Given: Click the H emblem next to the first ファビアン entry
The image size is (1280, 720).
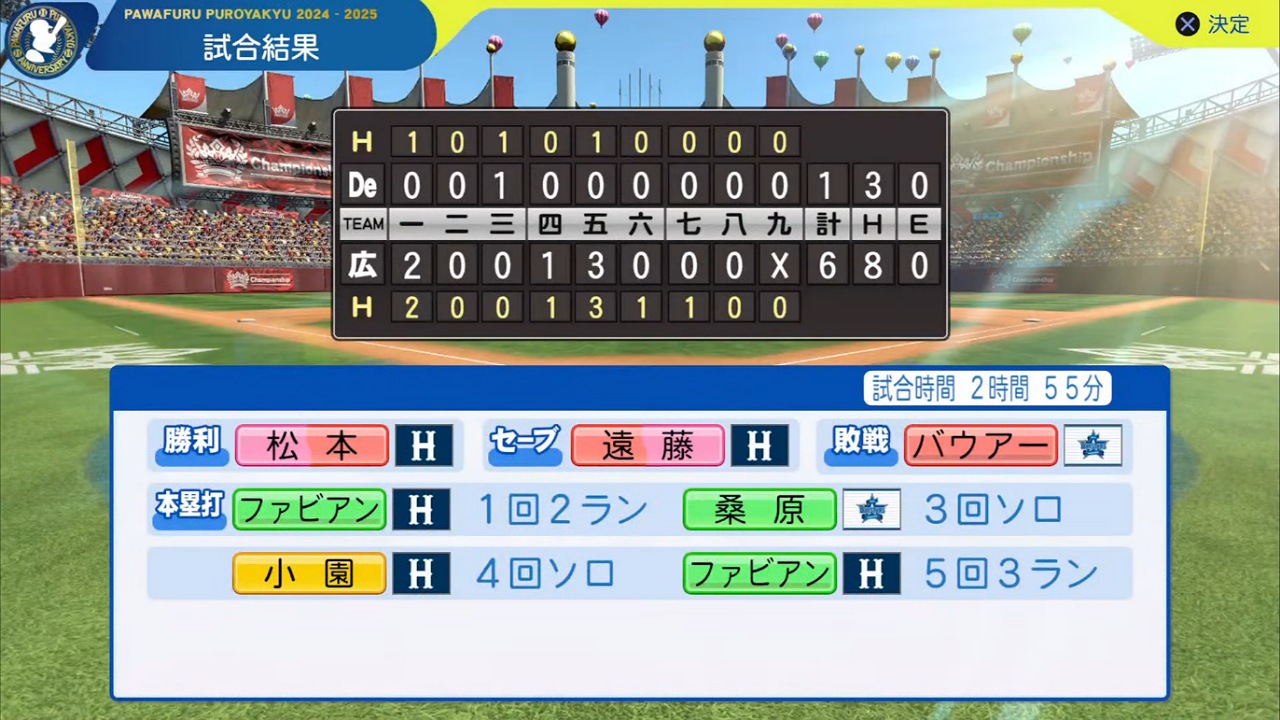Looking at the screenshot, I should click(x=421, y=510).
